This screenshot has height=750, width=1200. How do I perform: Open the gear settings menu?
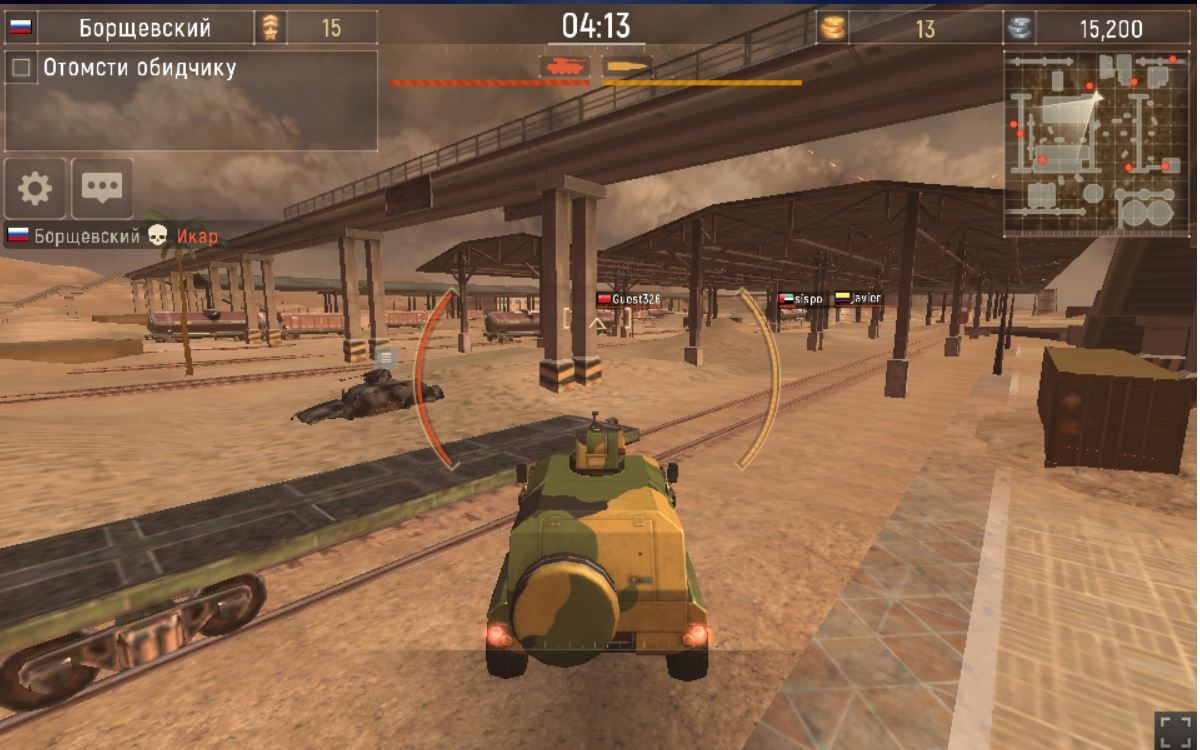[x=35, y=188]
